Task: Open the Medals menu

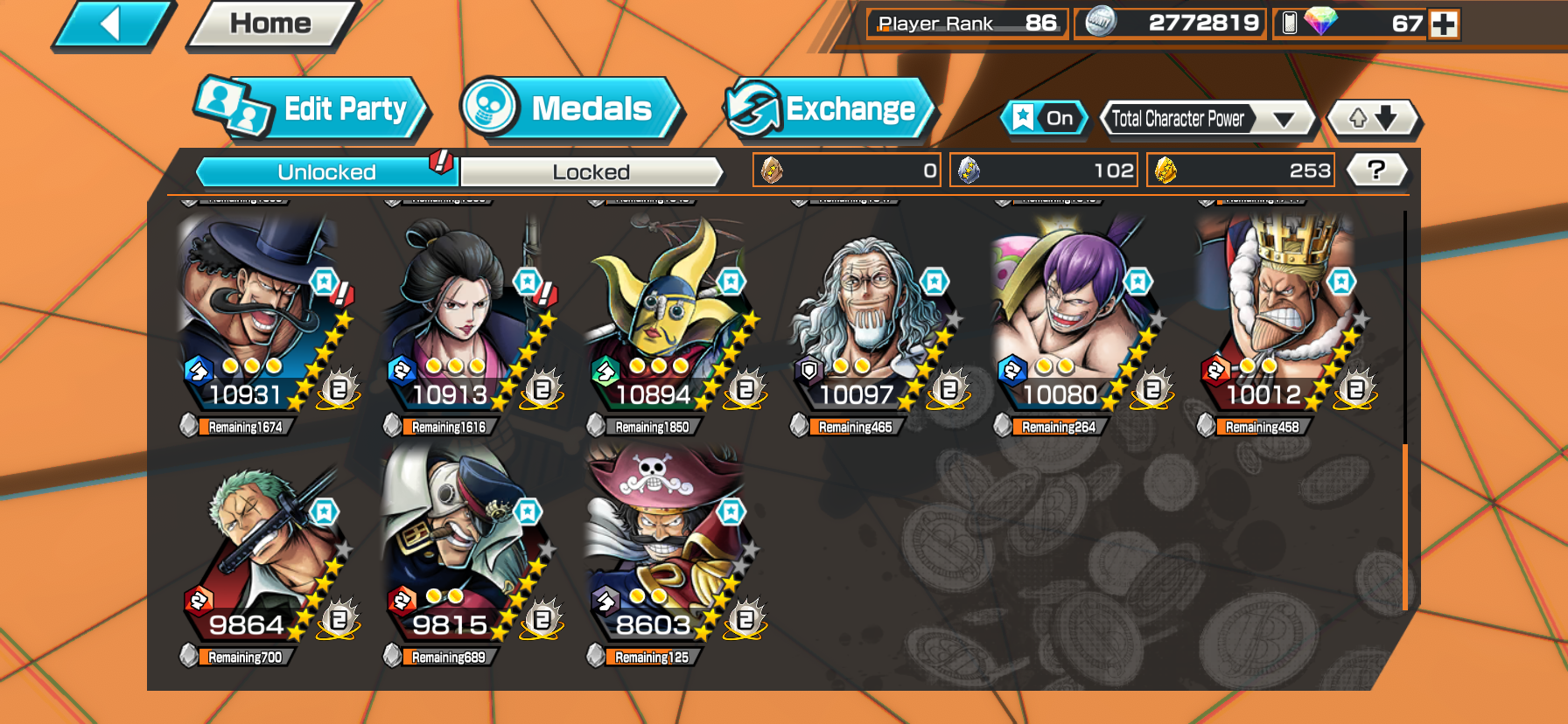Action: pos(570,109)
